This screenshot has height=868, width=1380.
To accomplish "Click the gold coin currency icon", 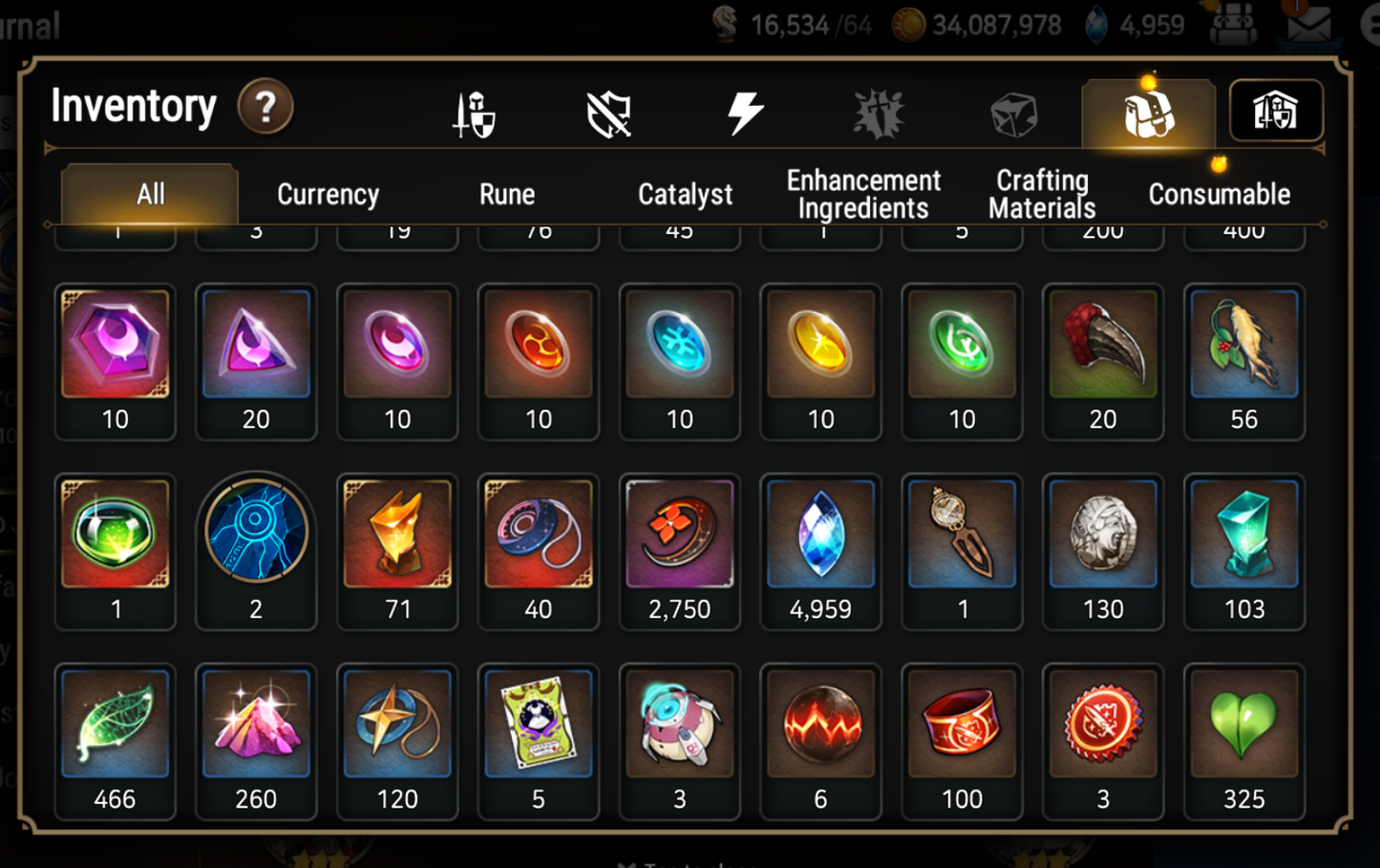I will (x=905, y=25).
